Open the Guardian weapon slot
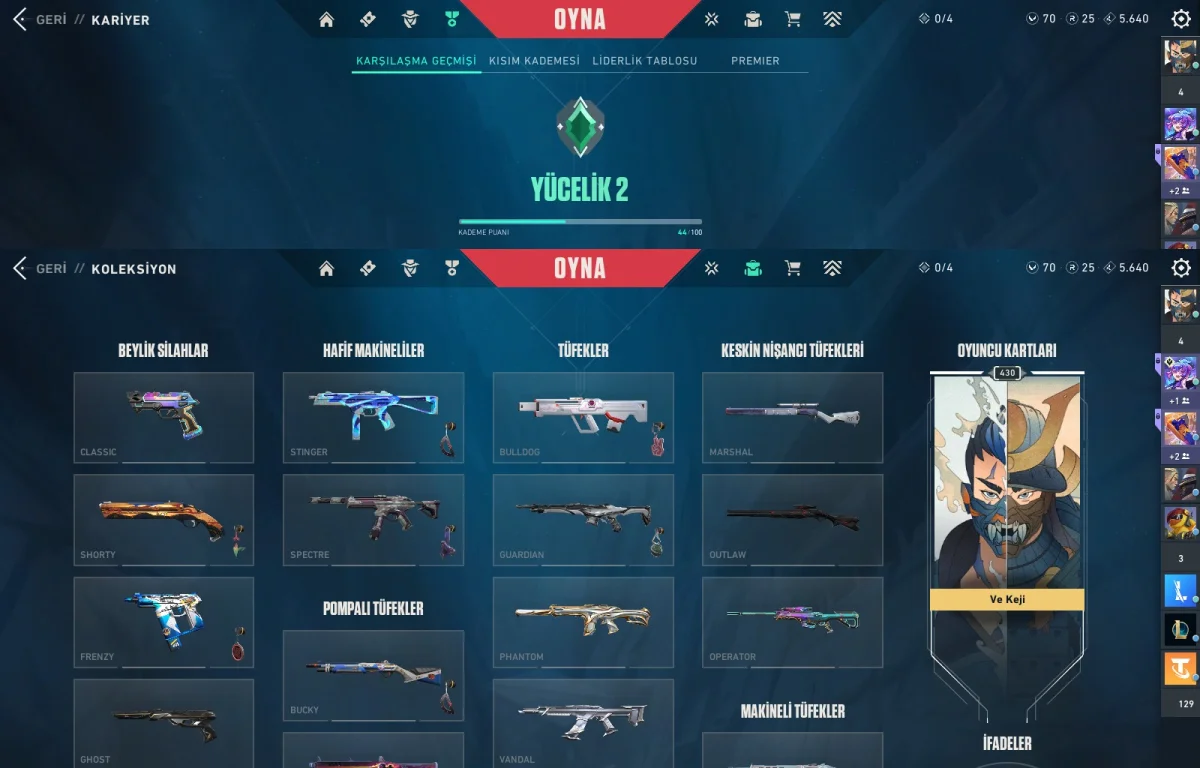Screen dimensions: 1200x768 583,519
